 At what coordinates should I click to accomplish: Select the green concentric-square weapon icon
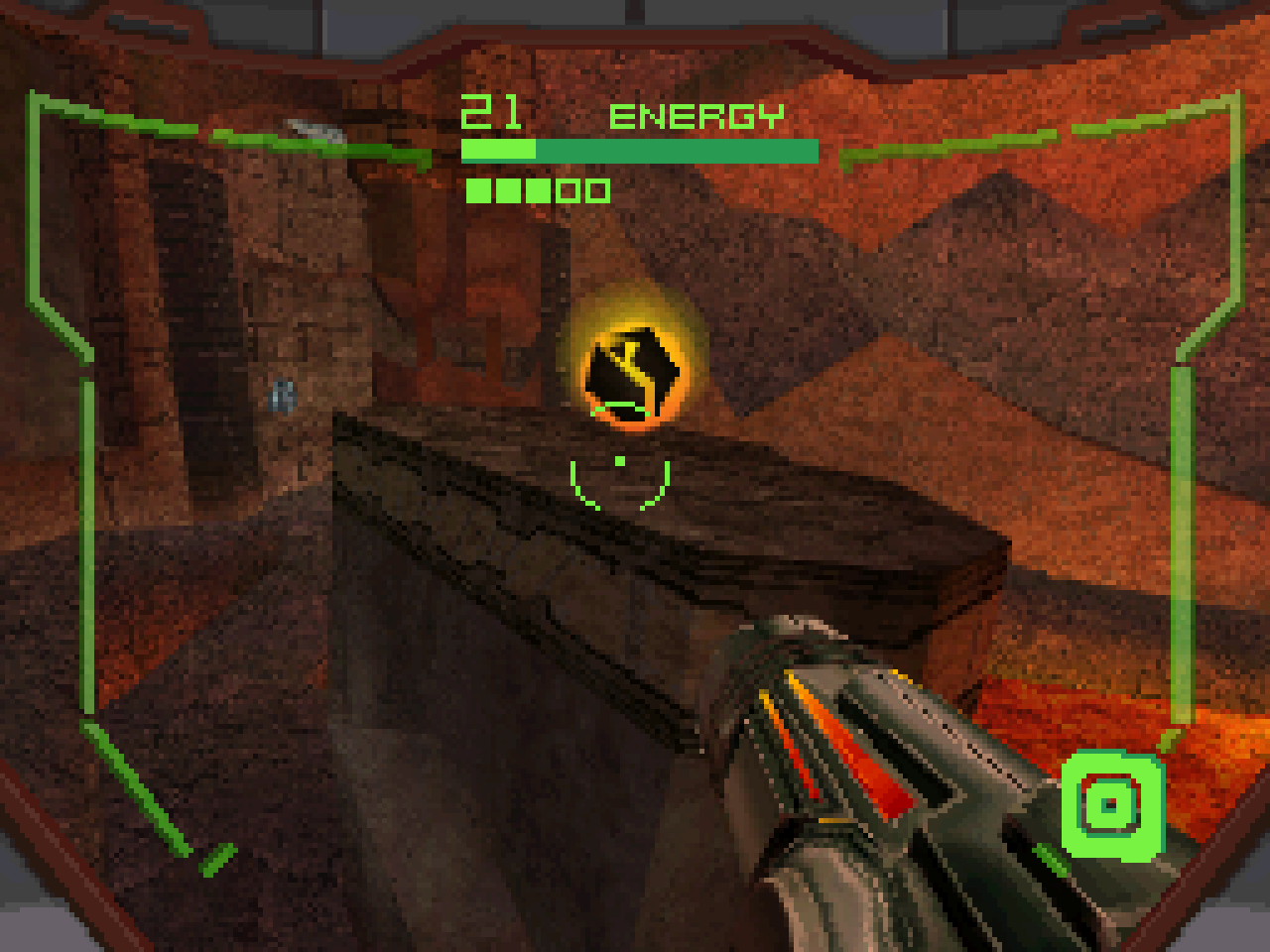coord(1110,804)
